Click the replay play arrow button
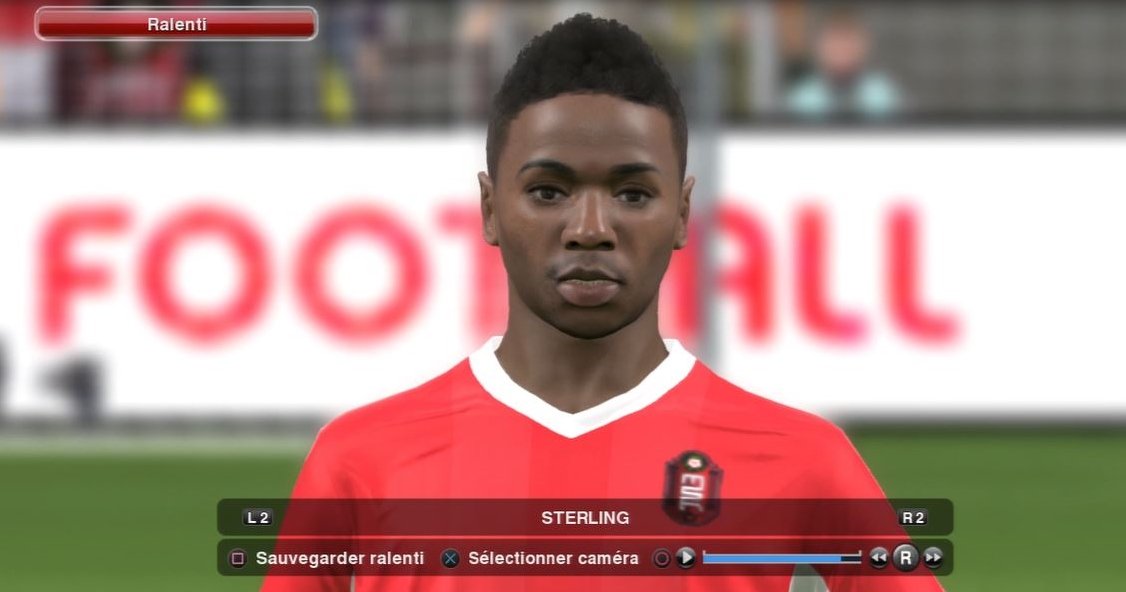1126x592 pixels. pos(685,558)
